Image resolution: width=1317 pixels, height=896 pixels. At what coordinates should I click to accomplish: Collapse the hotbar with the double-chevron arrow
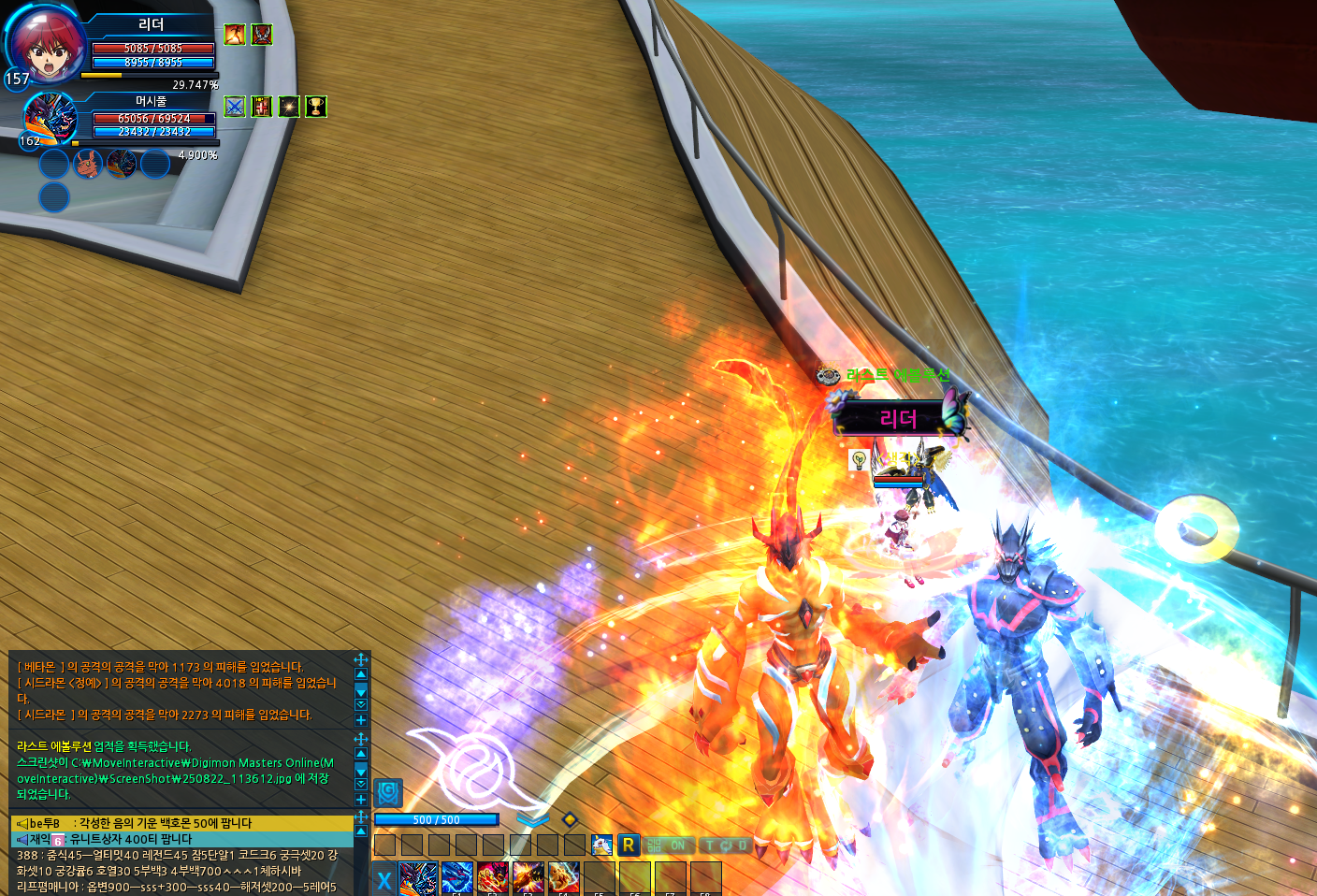532,820
